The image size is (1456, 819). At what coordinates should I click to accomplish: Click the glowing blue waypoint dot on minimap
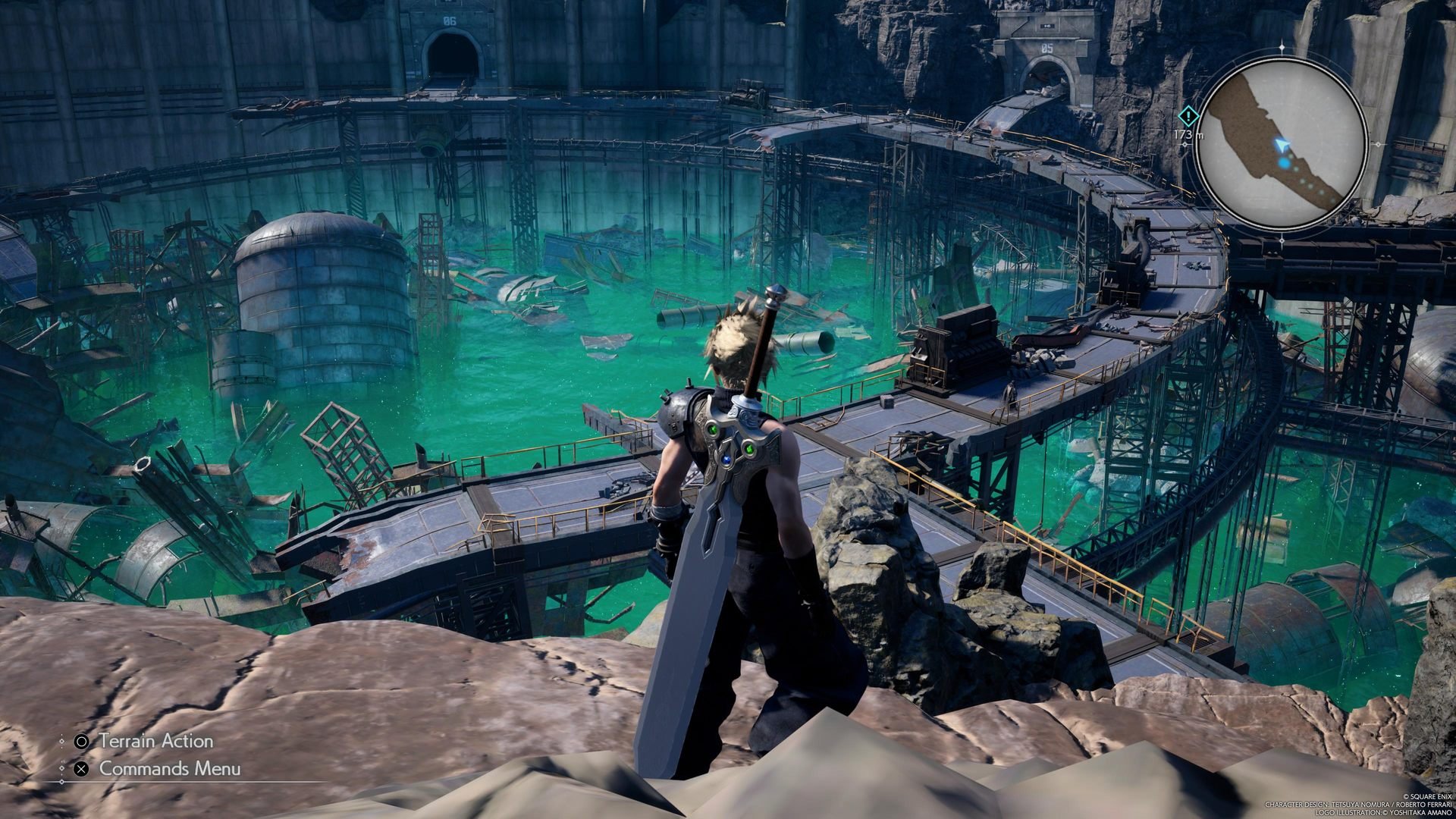pyautogui.click(x=1285, y=163)
